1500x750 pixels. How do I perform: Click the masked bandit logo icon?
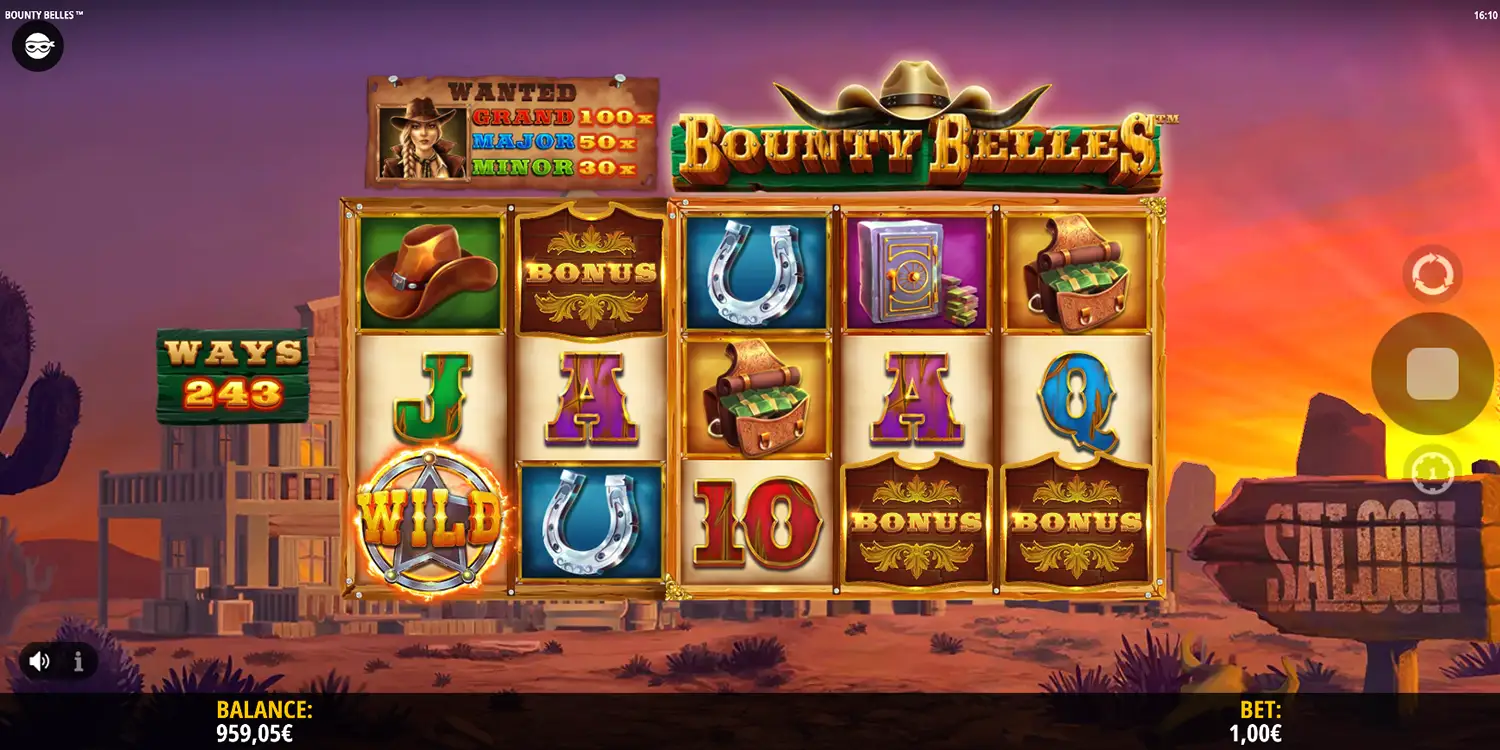pos(38,46)
